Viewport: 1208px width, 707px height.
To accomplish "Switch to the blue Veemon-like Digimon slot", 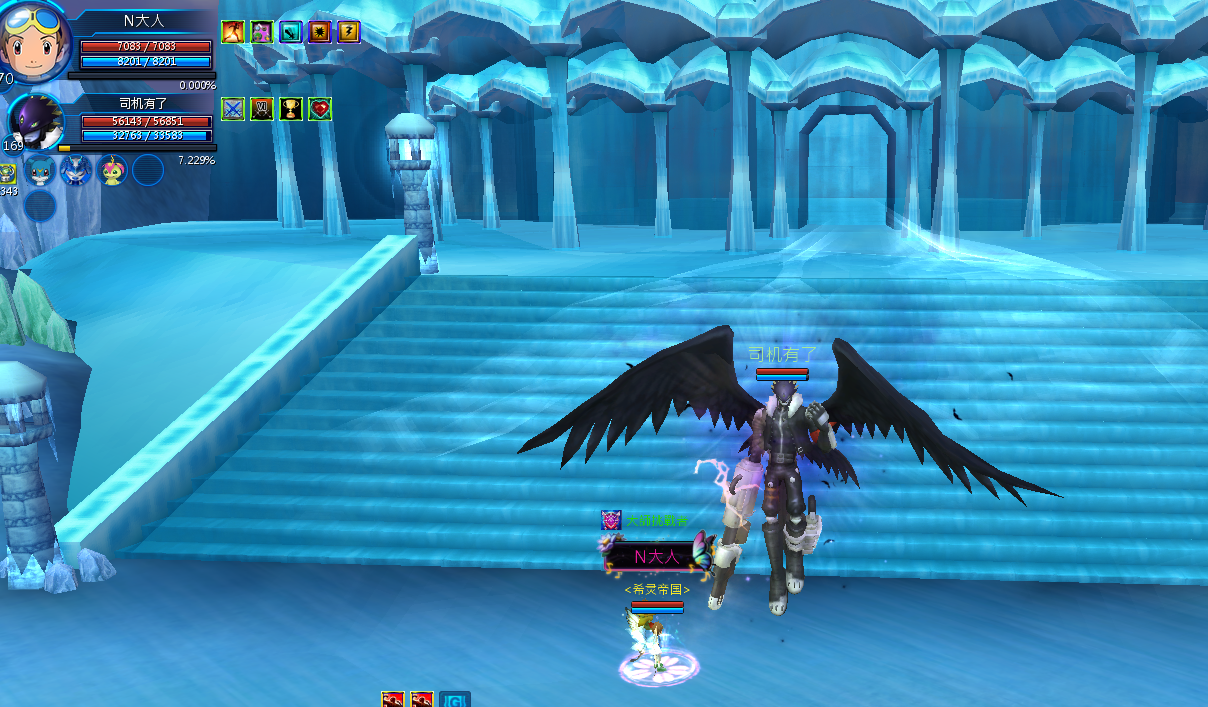I will coord(40,170).
